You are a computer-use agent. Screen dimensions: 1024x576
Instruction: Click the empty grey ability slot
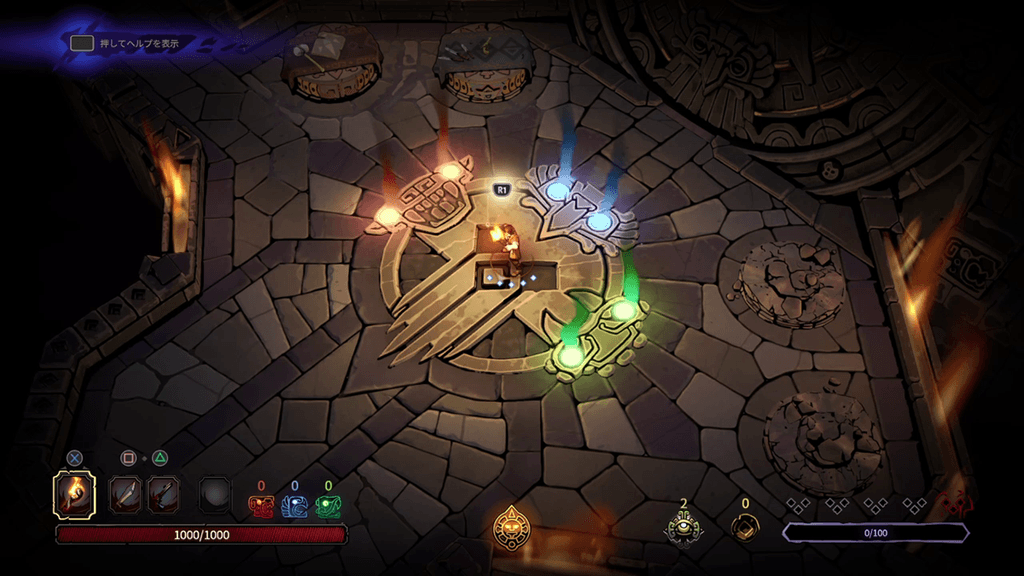point(214,494)
